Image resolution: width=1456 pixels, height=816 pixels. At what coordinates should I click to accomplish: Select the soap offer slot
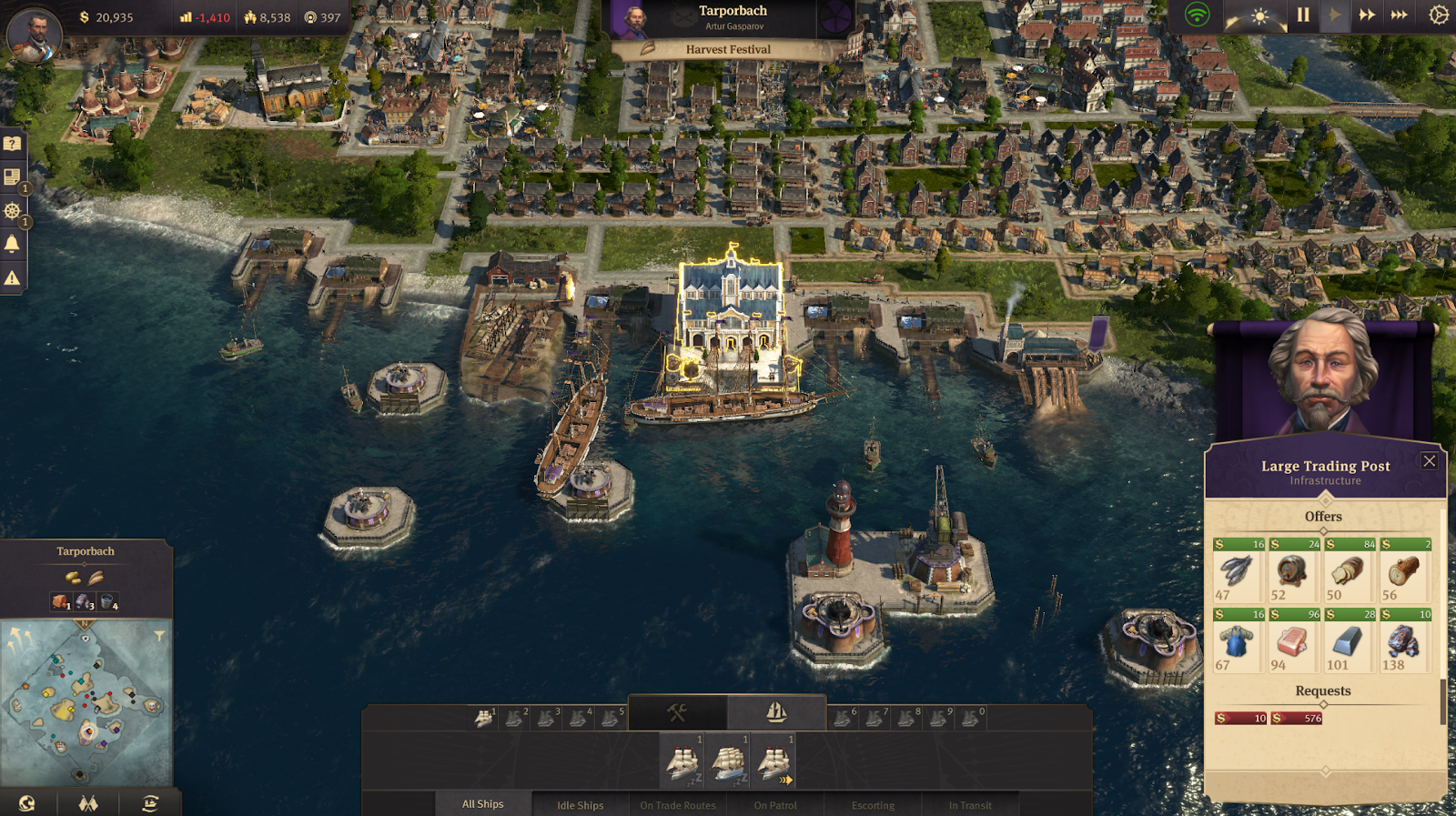tap(1294, 641)
